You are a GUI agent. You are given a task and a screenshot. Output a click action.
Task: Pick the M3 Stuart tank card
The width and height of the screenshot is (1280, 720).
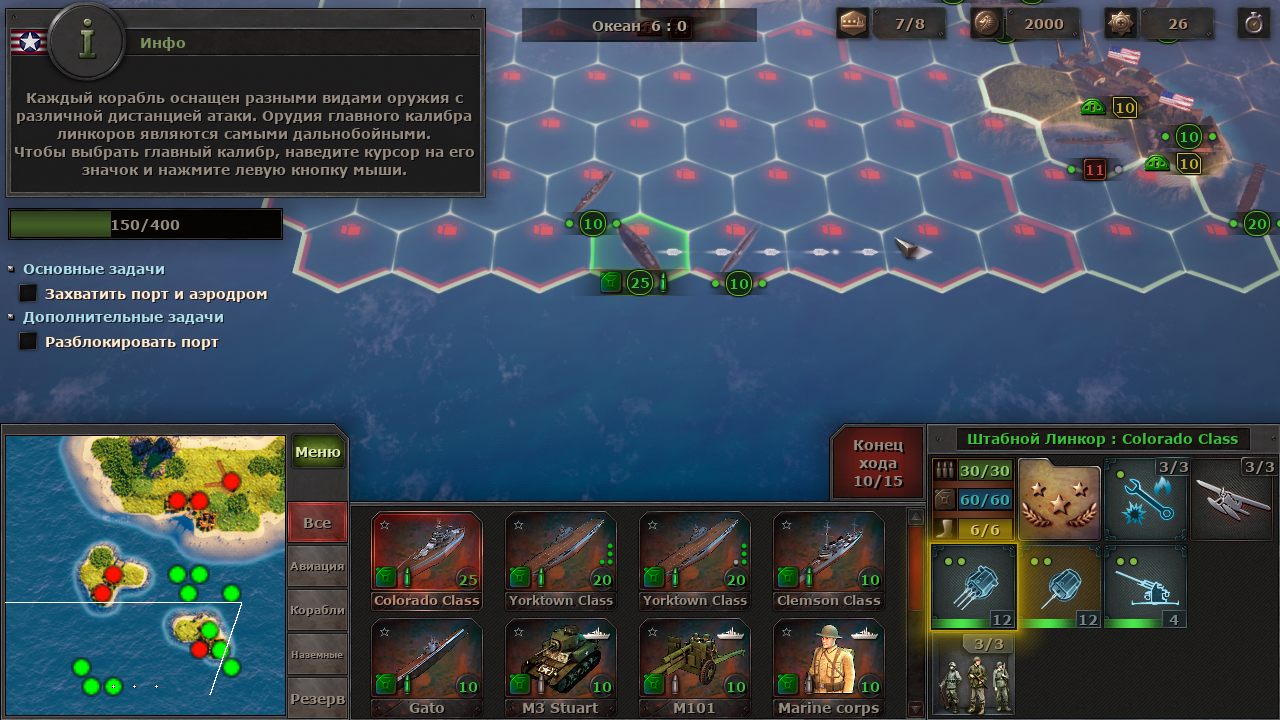coord(560,667)
